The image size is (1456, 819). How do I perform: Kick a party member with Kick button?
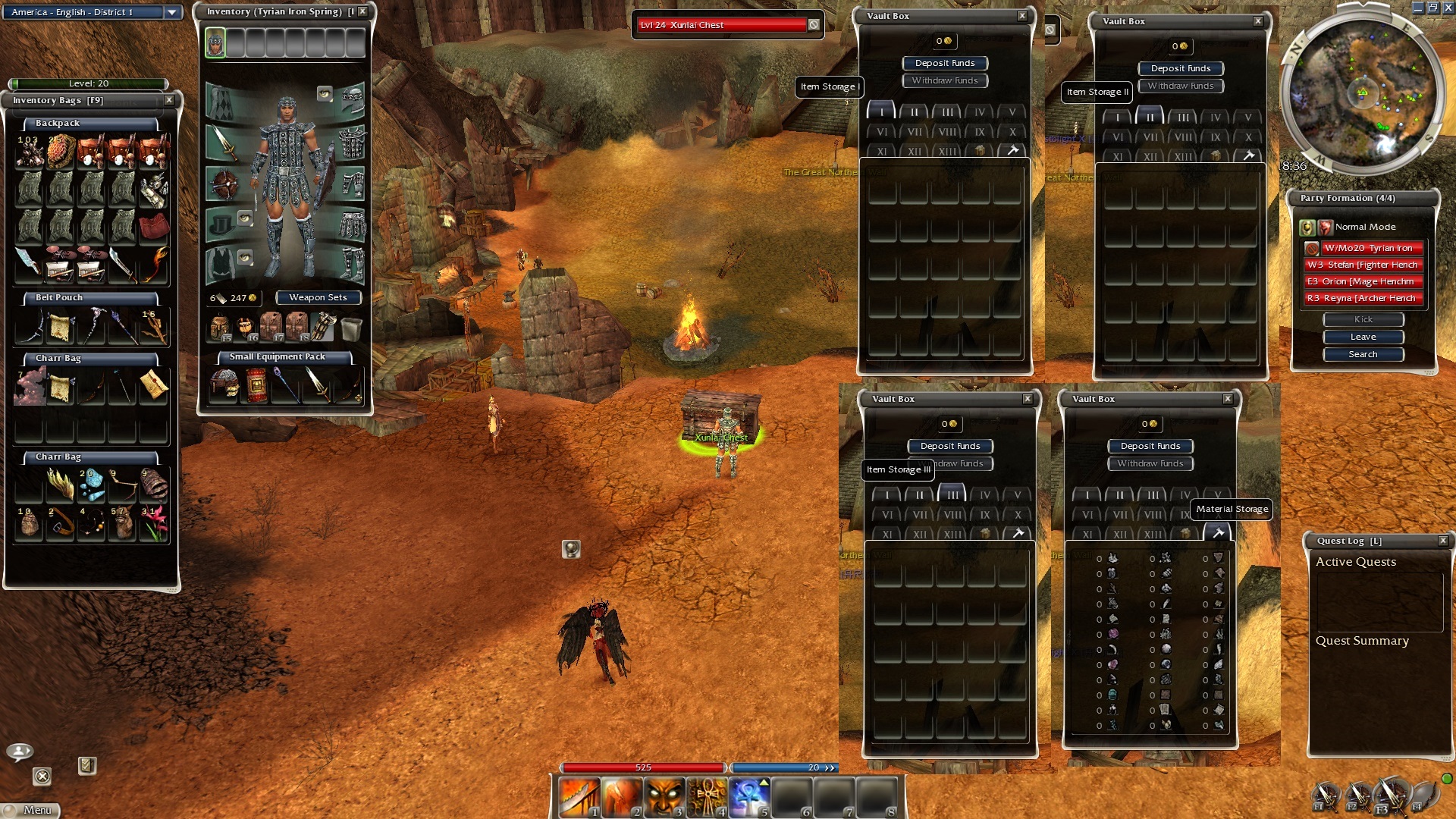1363,319
